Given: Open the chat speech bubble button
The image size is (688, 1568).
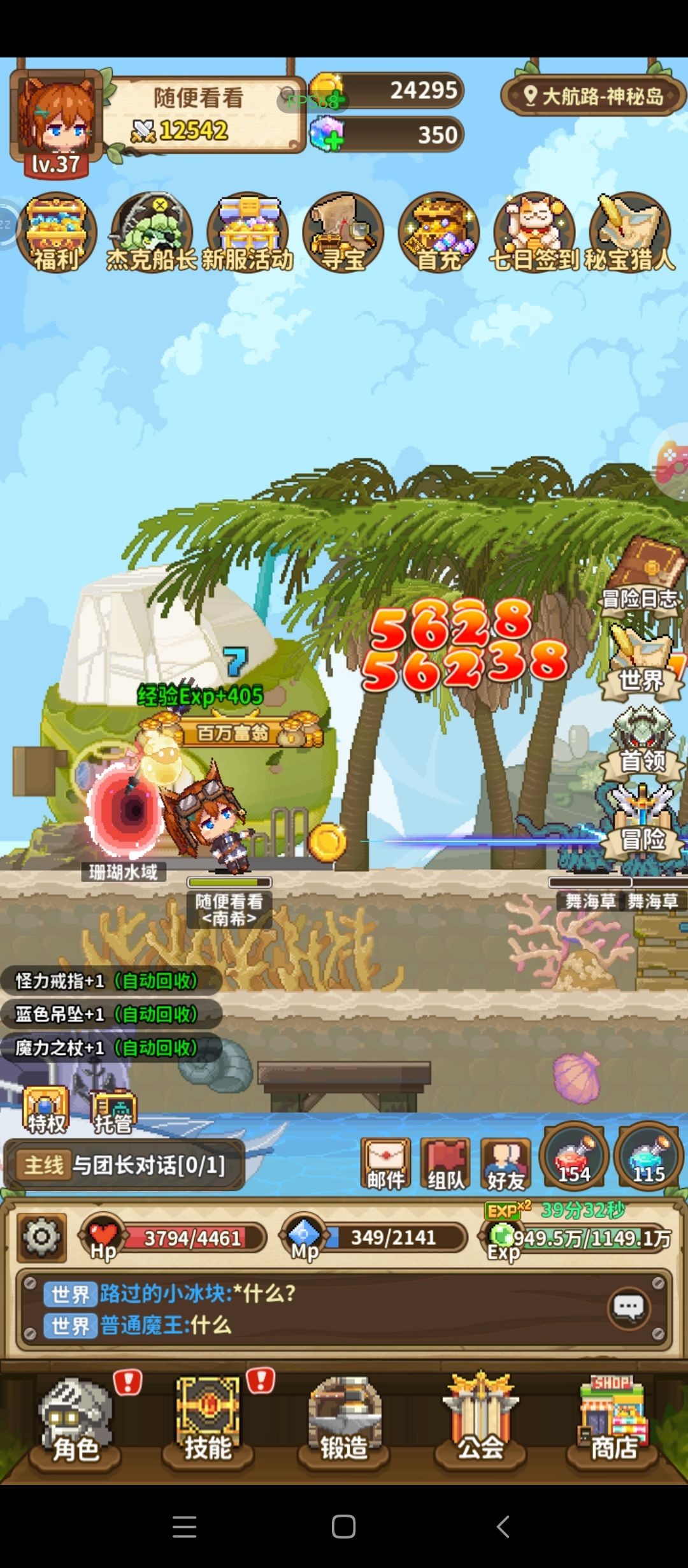Looking at the screenshot, I should [x=629, y=1309].
